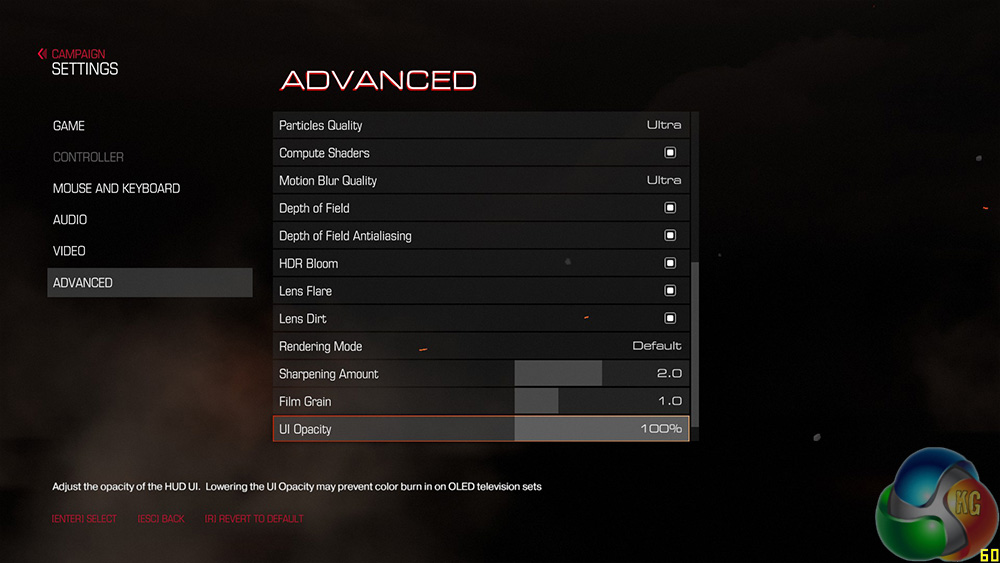Image resolution: width=1000 pixels, height=563 pixels.
Task: Toggle the Depth of Field checkbox
Action: click(670, 208)
